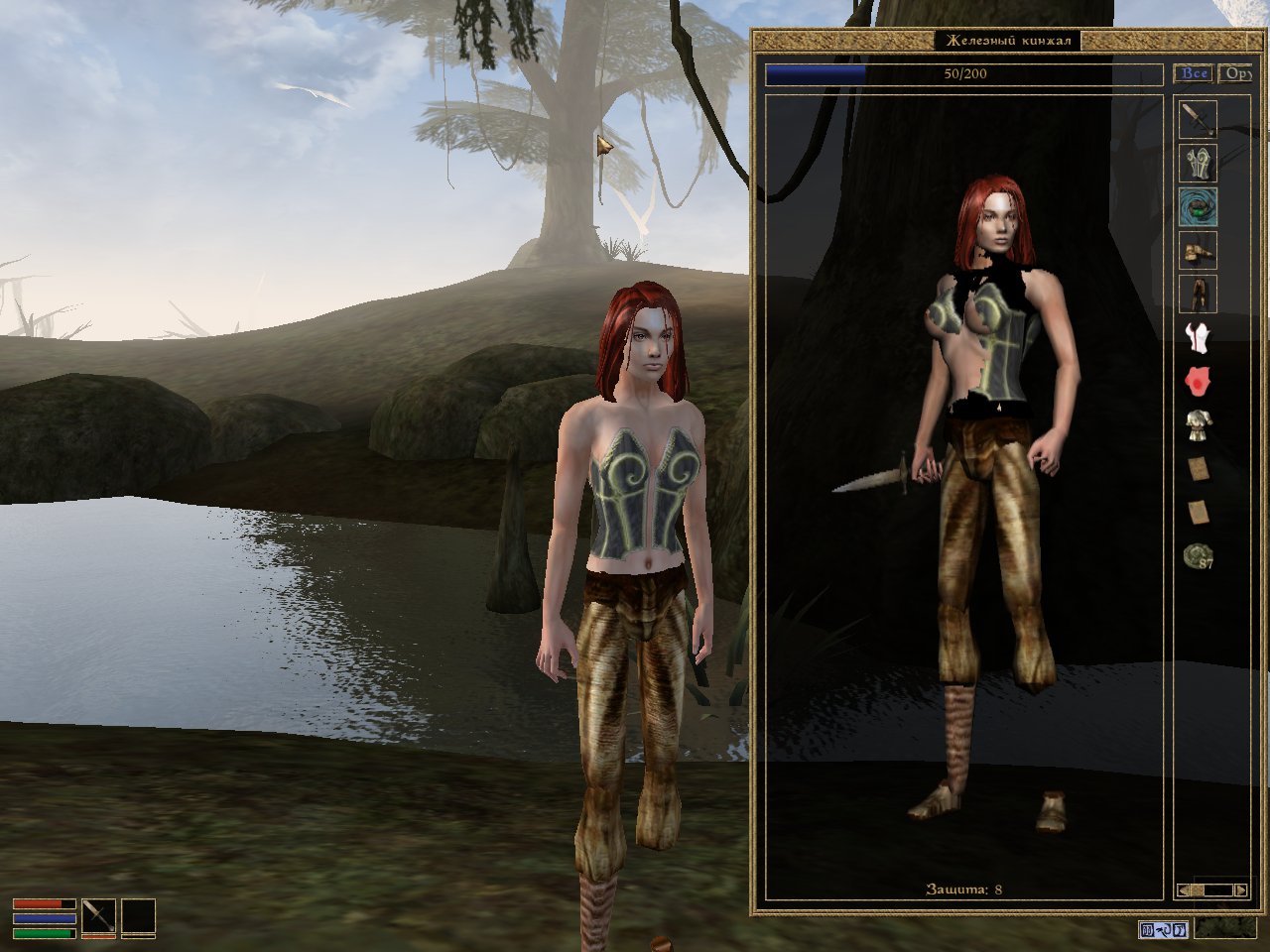
Task: Click the active effects icon box
Action: (1163, 930)
